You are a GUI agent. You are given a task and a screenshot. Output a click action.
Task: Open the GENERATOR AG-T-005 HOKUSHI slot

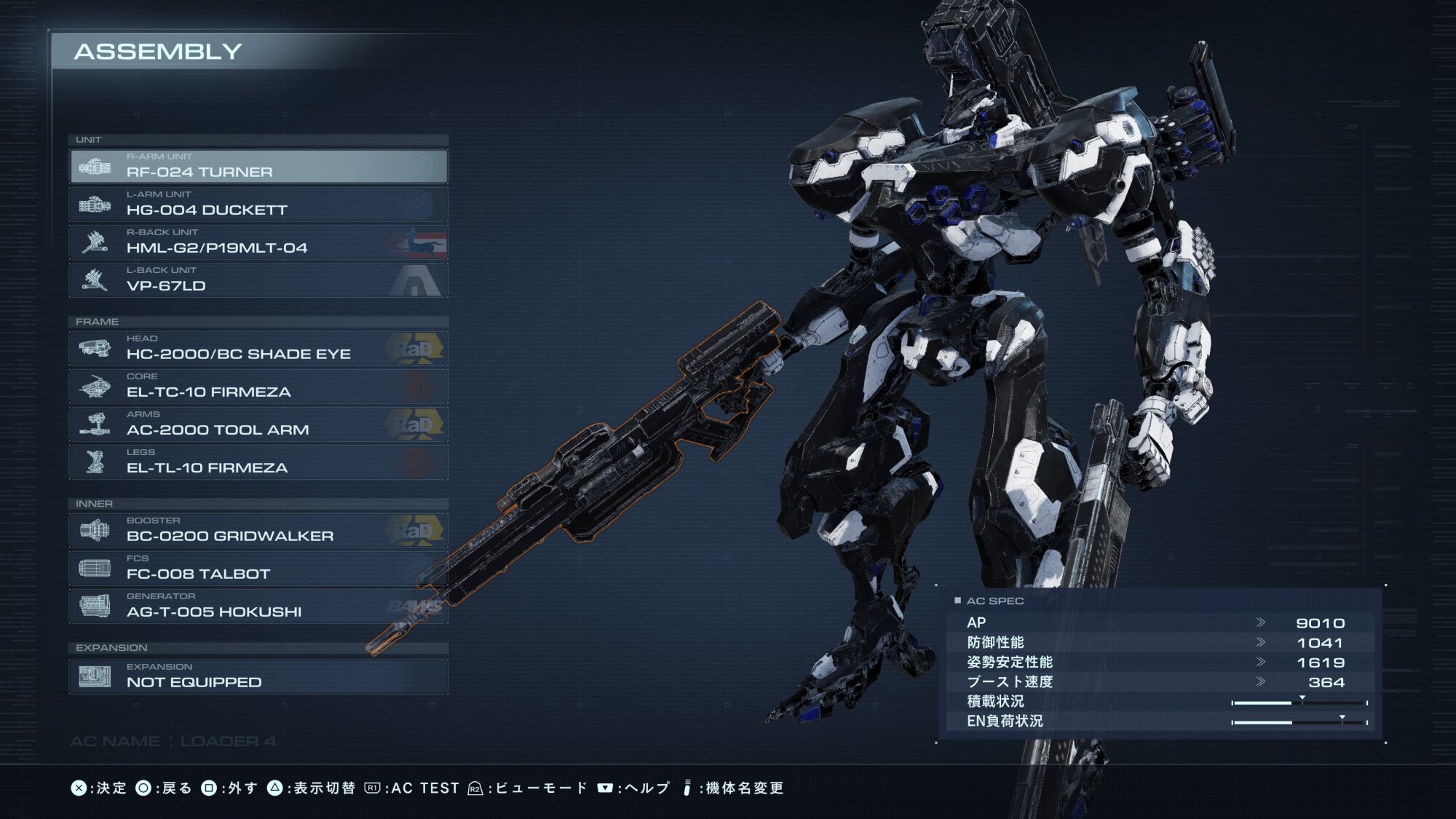pyautogui.click(x=258, y=606)
